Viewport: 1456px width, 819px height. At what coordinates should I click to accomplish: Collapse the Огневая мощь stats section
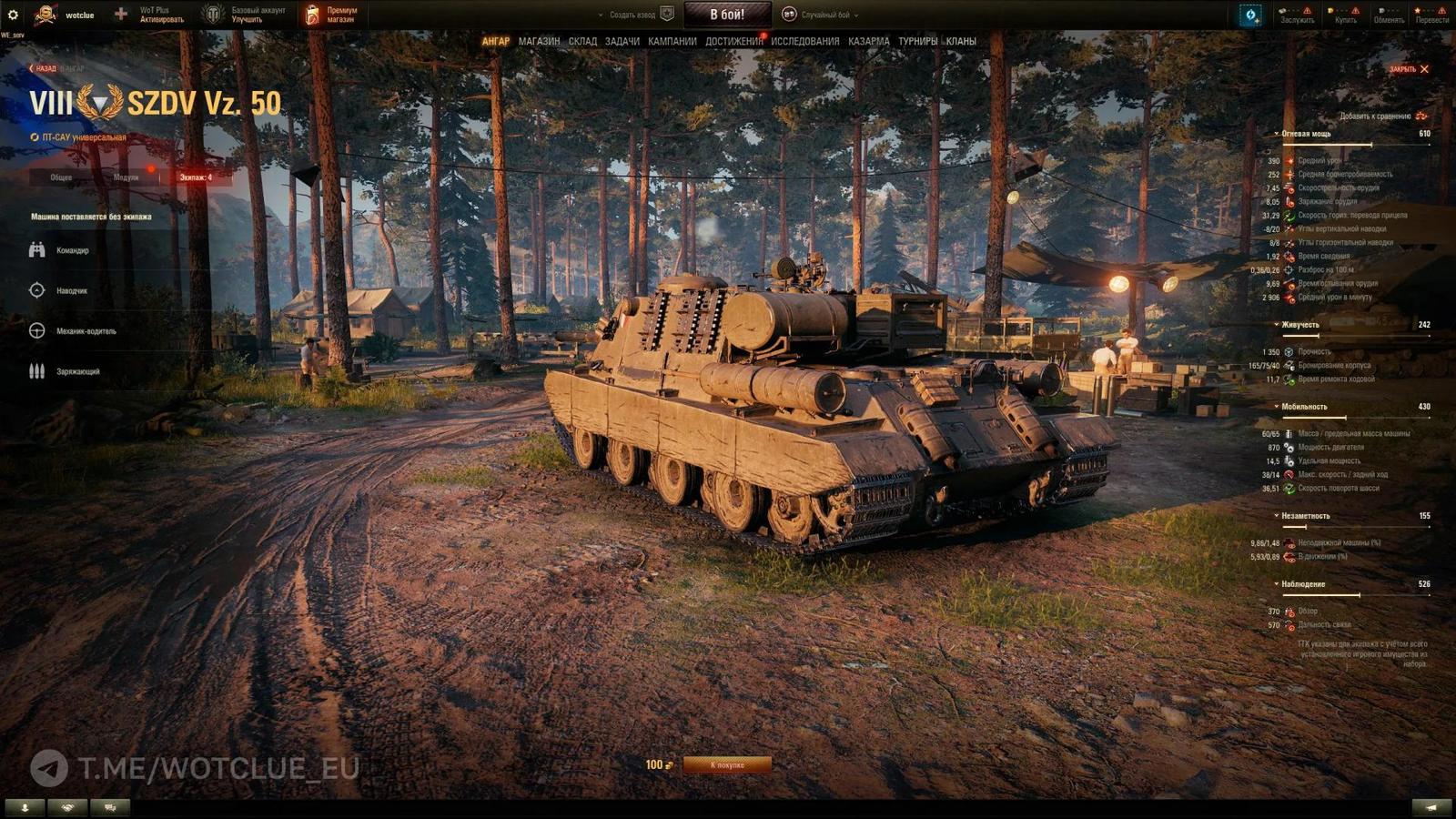(1278, 133)
